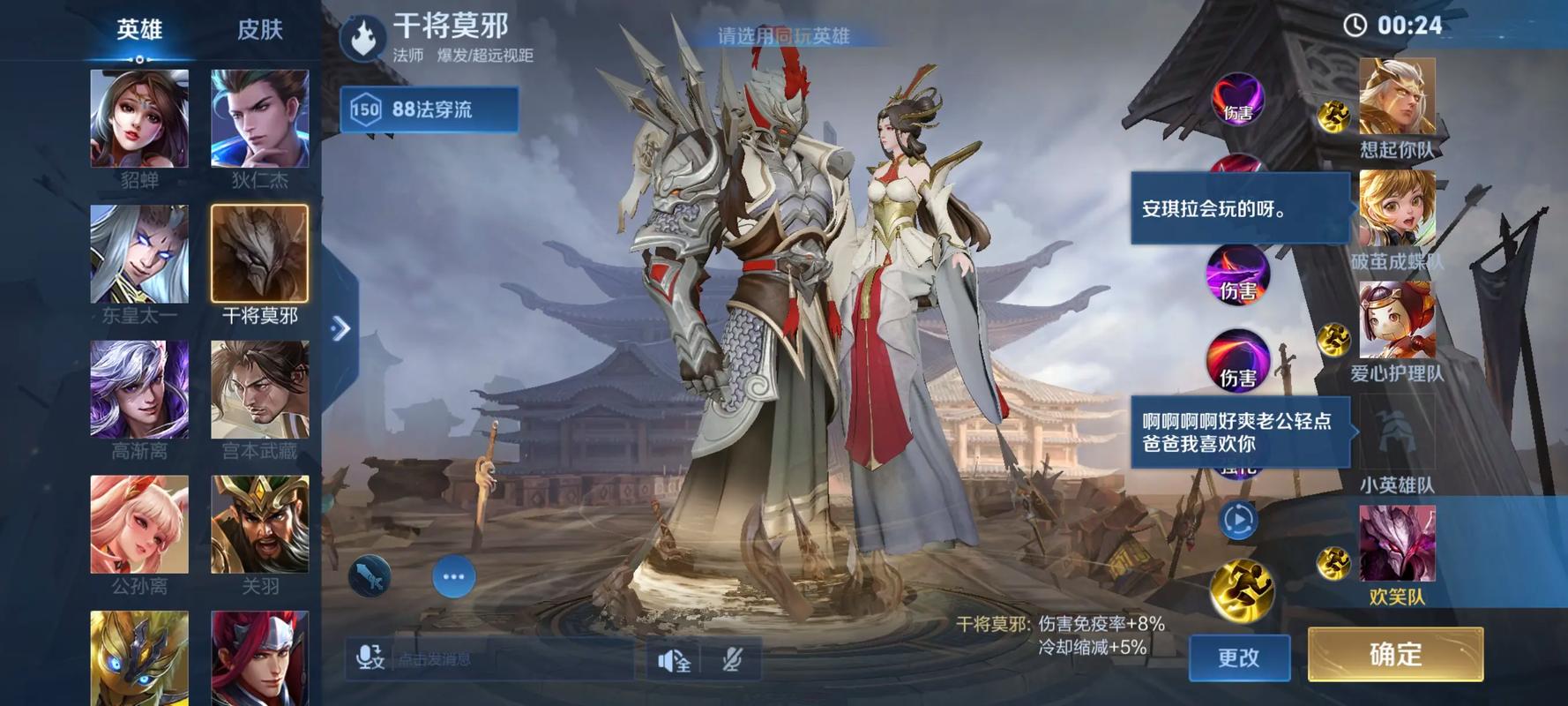This screenshot has height=706, width=1568.
Task: Click the blue more options ellipsis icon
Action: coord(453,575)
